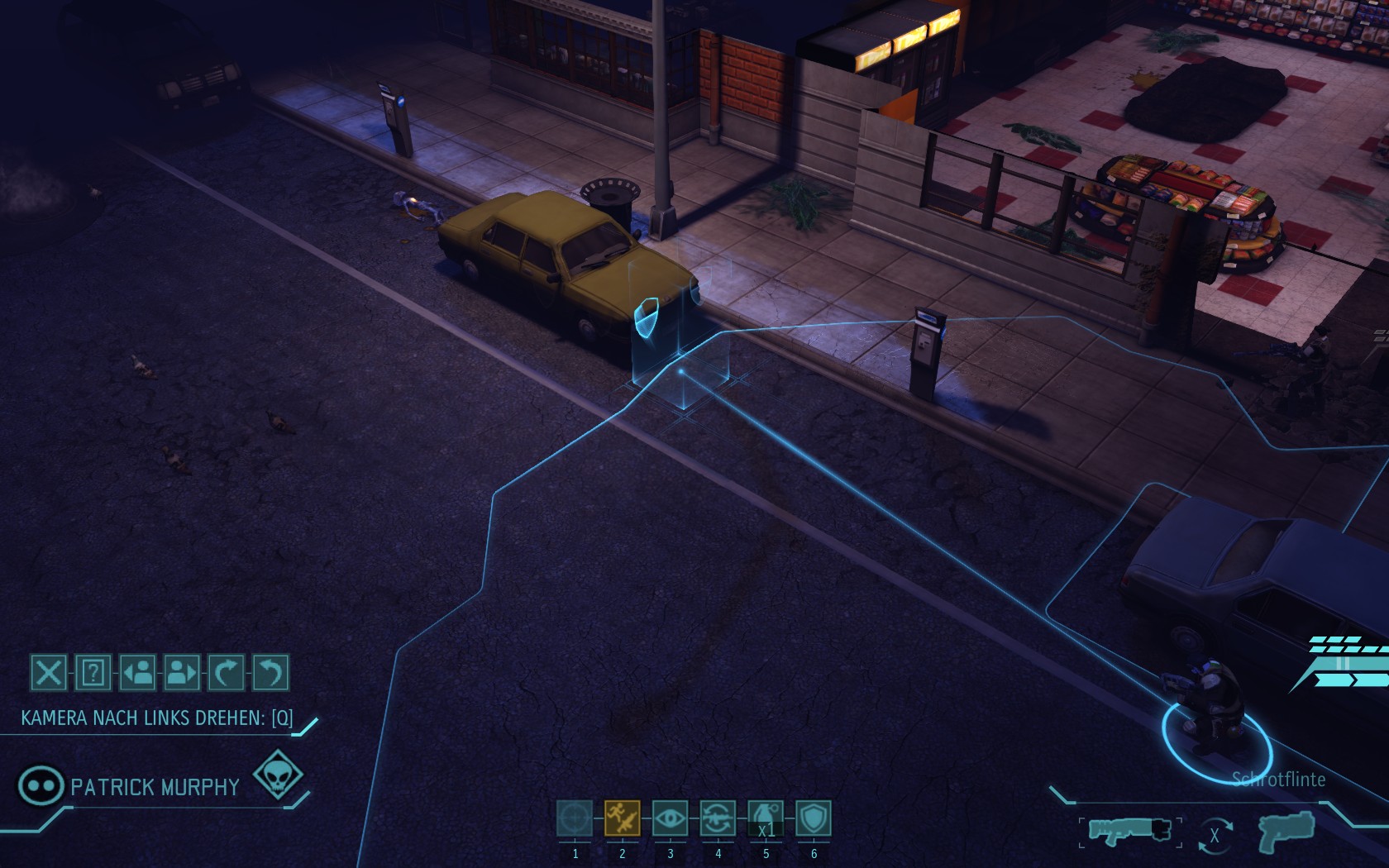Click the alien skull diamond icon
Viewport: 1389px width, 868px height.
tap(278, 775)
